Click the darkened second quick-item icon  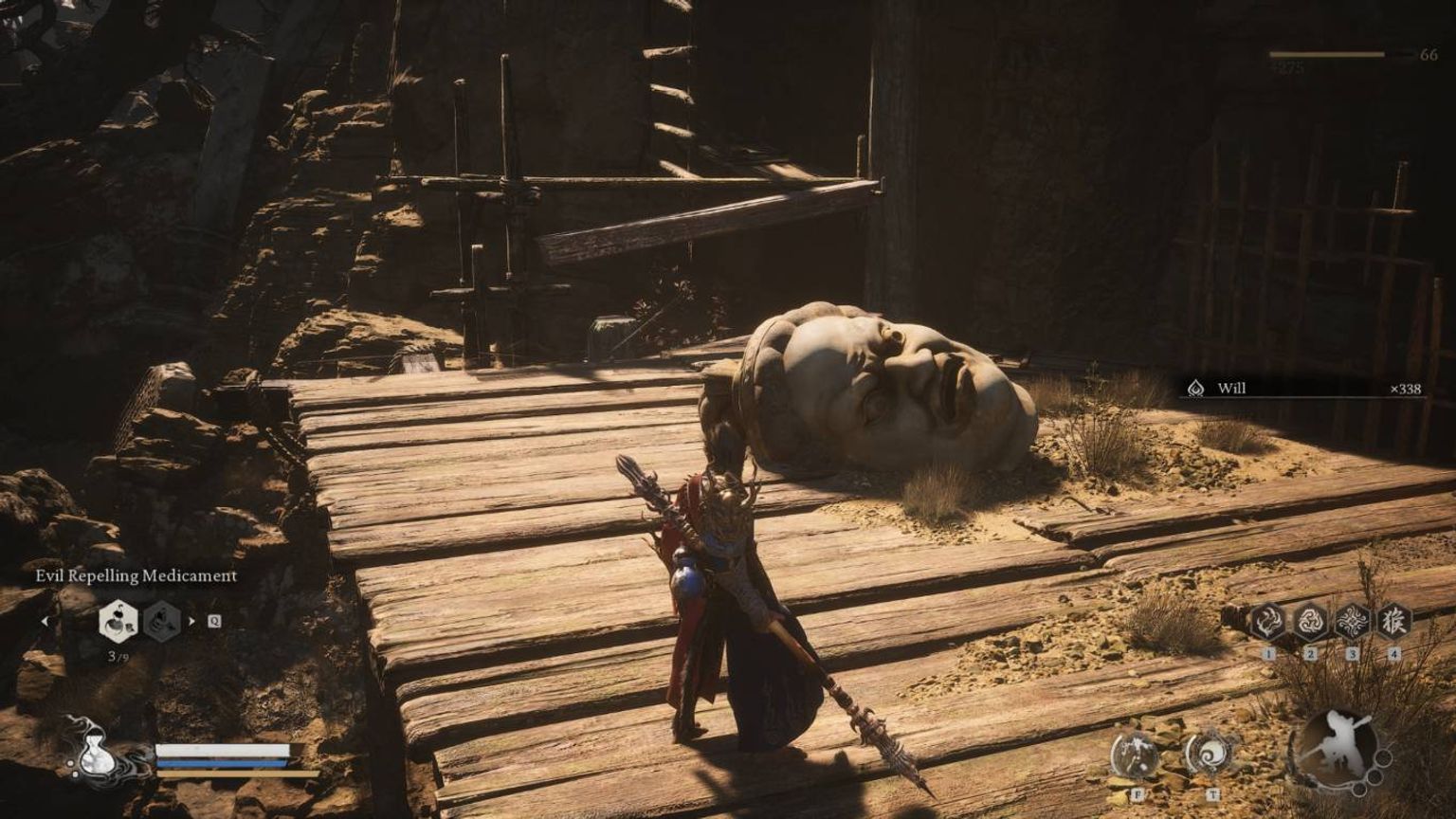(x=161, y=620)
